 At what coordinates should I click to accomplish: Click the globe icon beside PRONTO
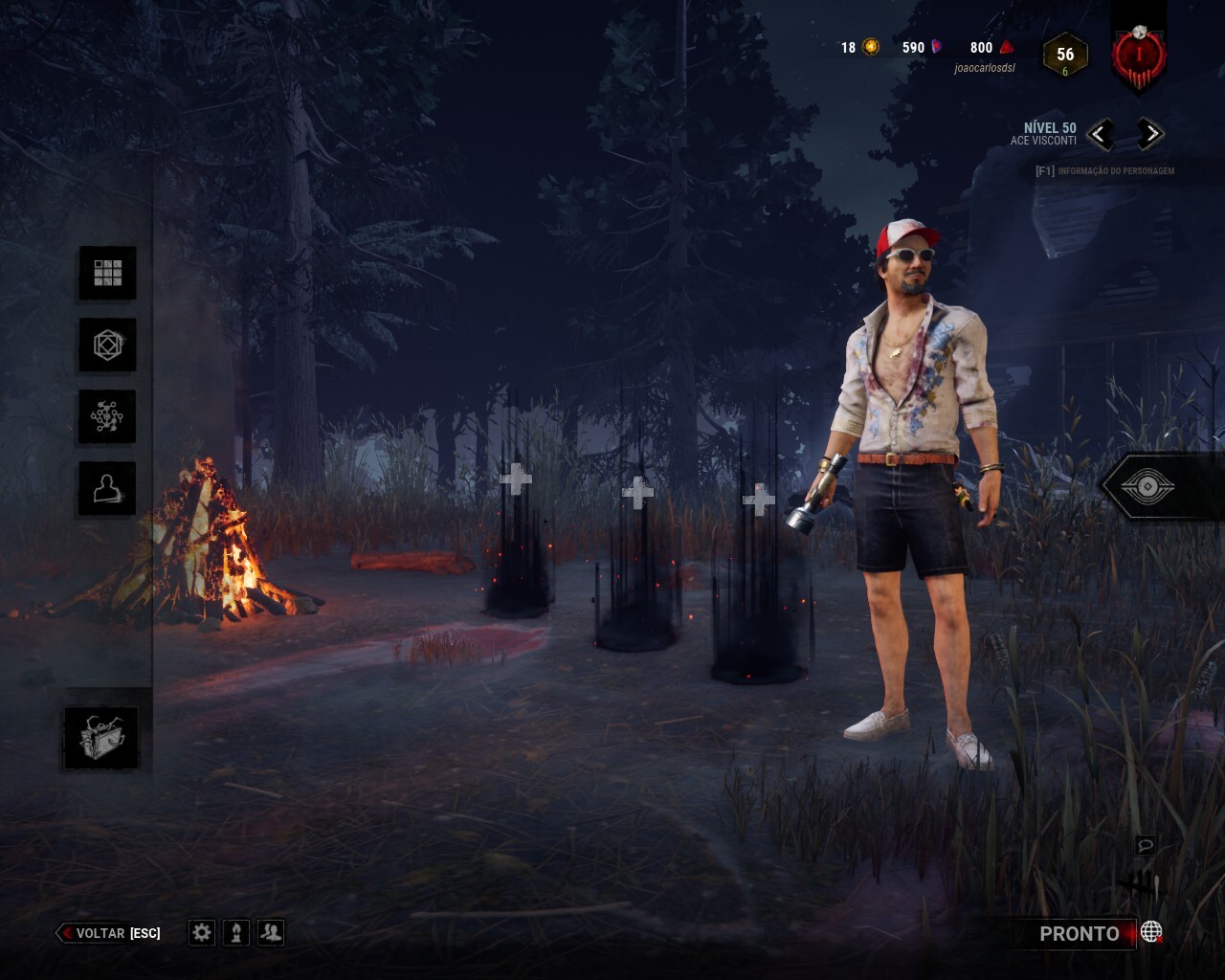pos(1151,931)
